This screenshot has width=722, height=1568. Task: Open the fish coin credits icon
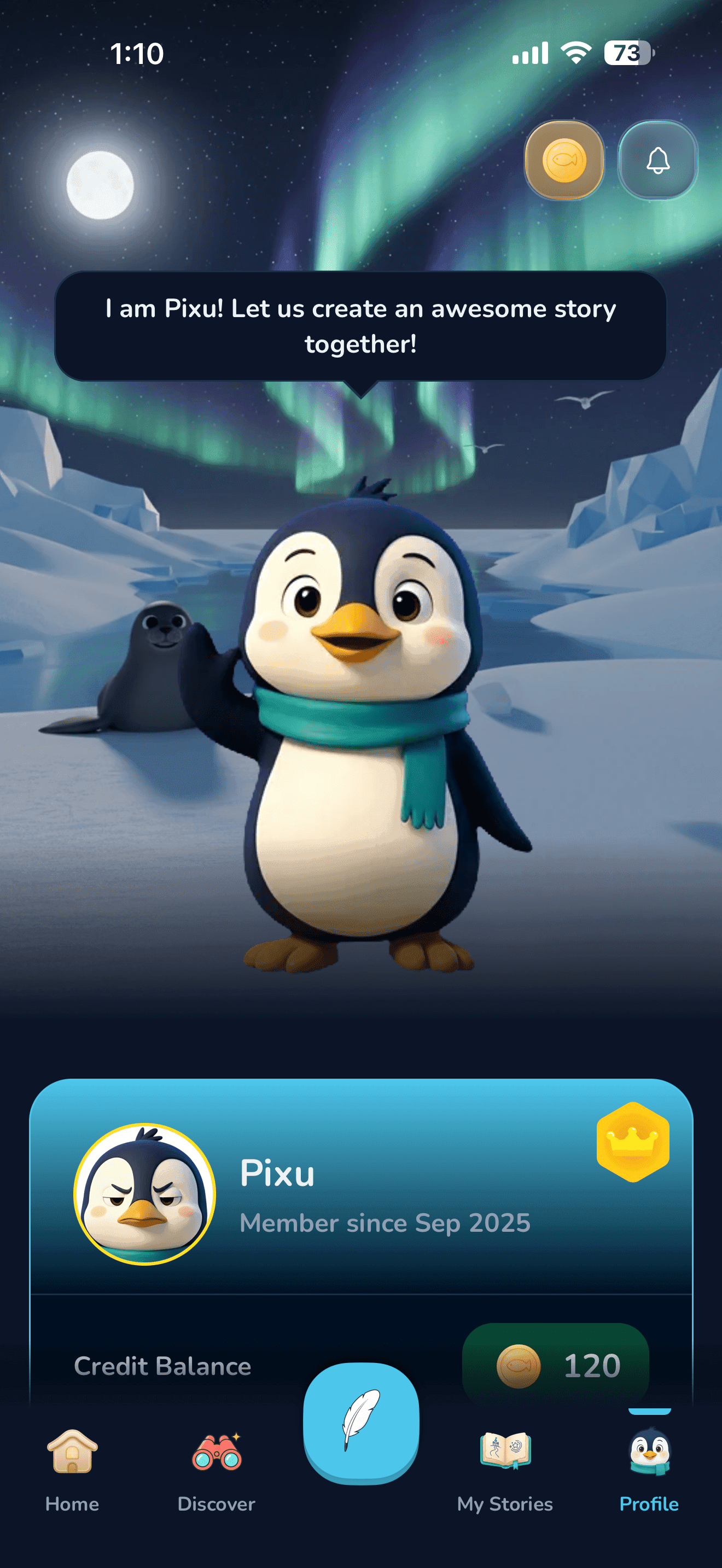tap(564, 161)
